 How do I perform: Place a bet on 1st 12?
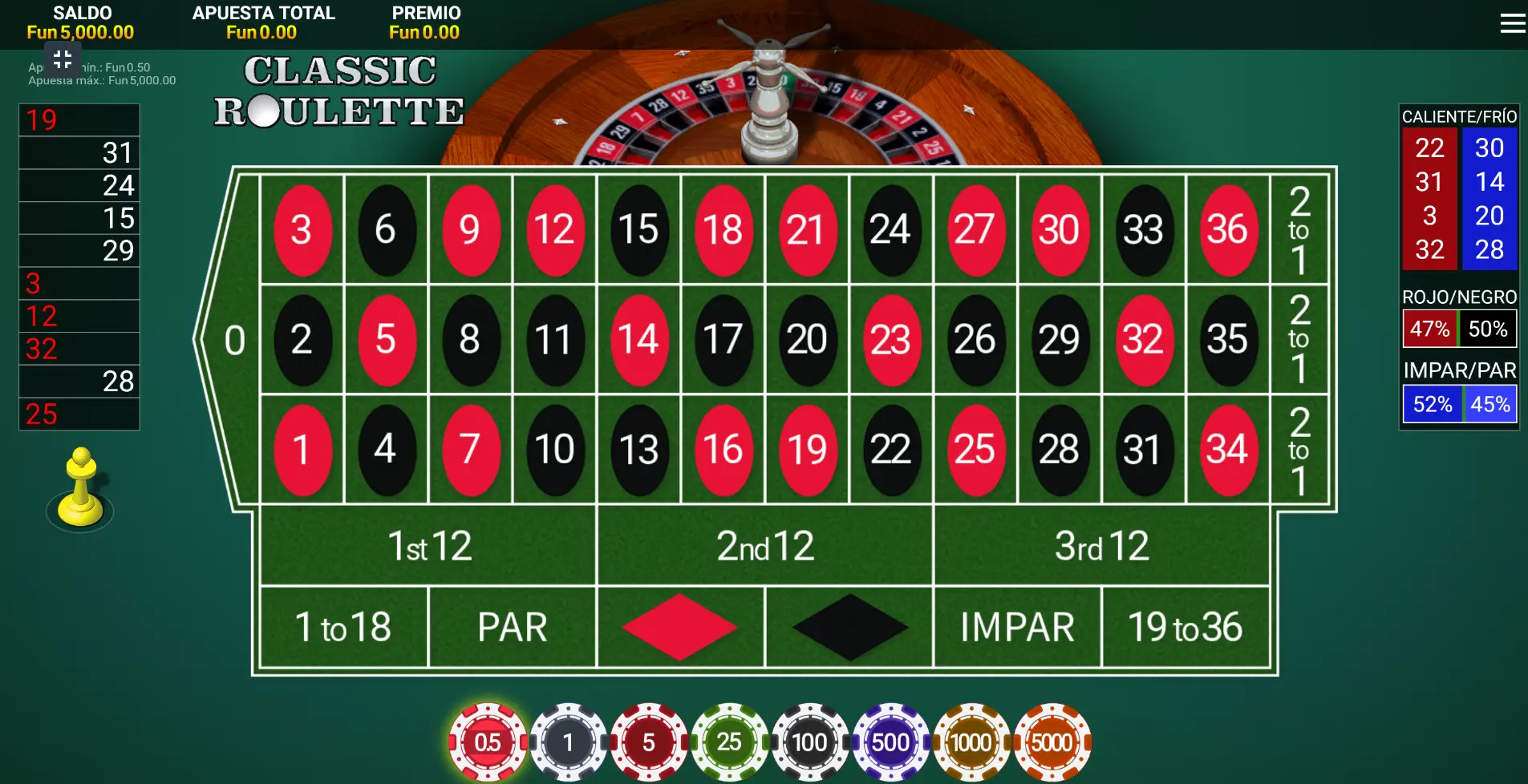428,547
